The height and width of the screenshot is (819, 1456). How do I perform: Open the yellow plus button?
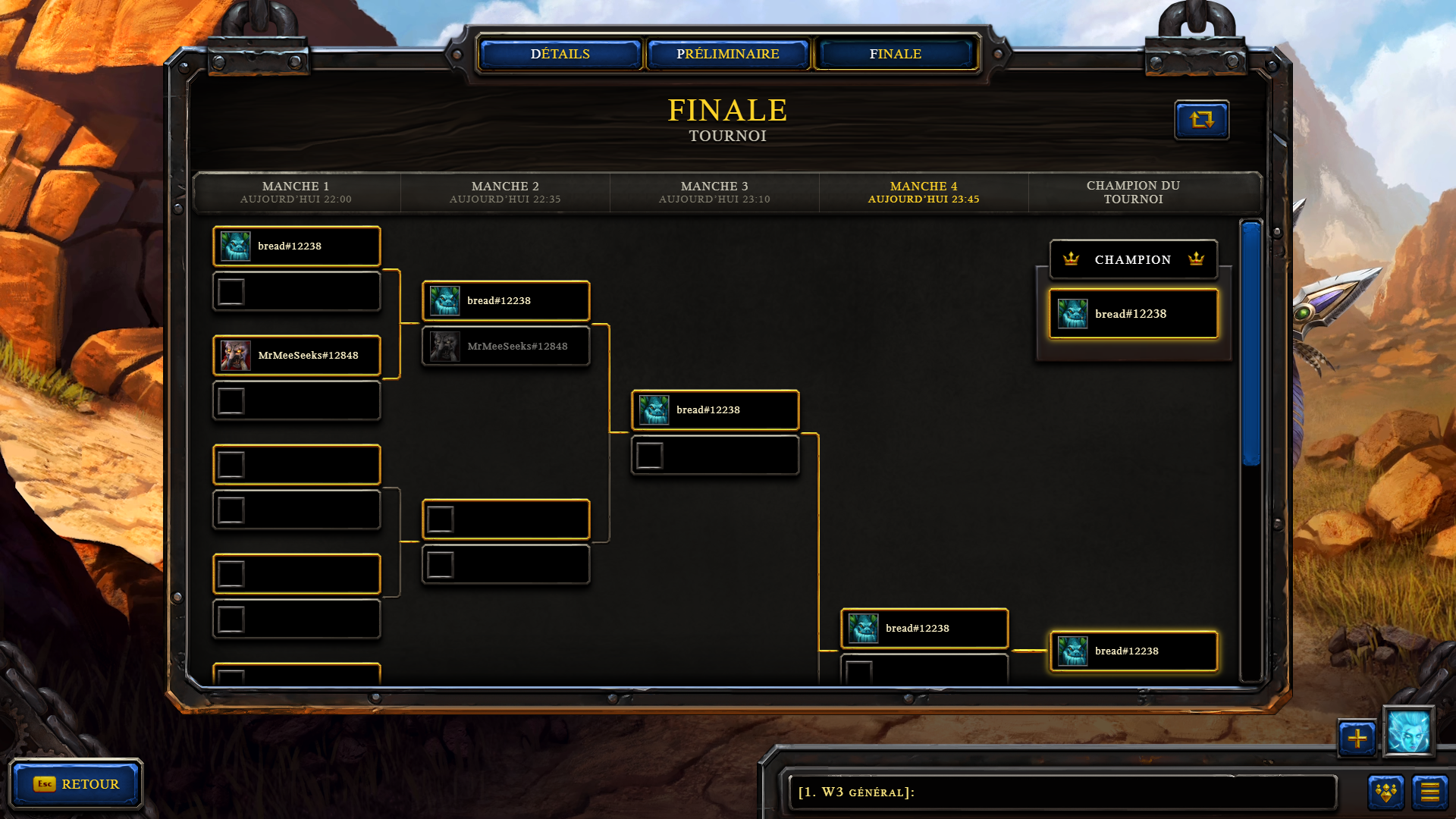1357,738
